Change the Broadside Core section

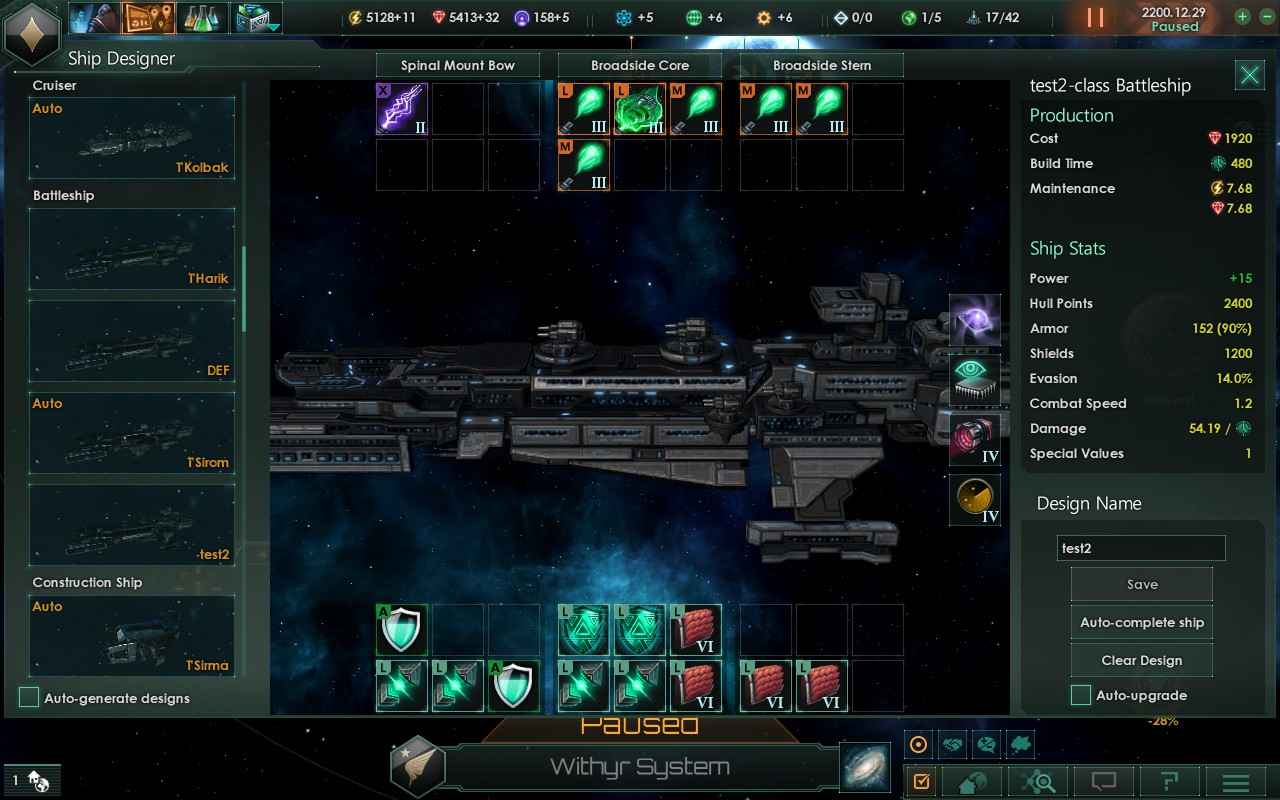coord(640,66)
